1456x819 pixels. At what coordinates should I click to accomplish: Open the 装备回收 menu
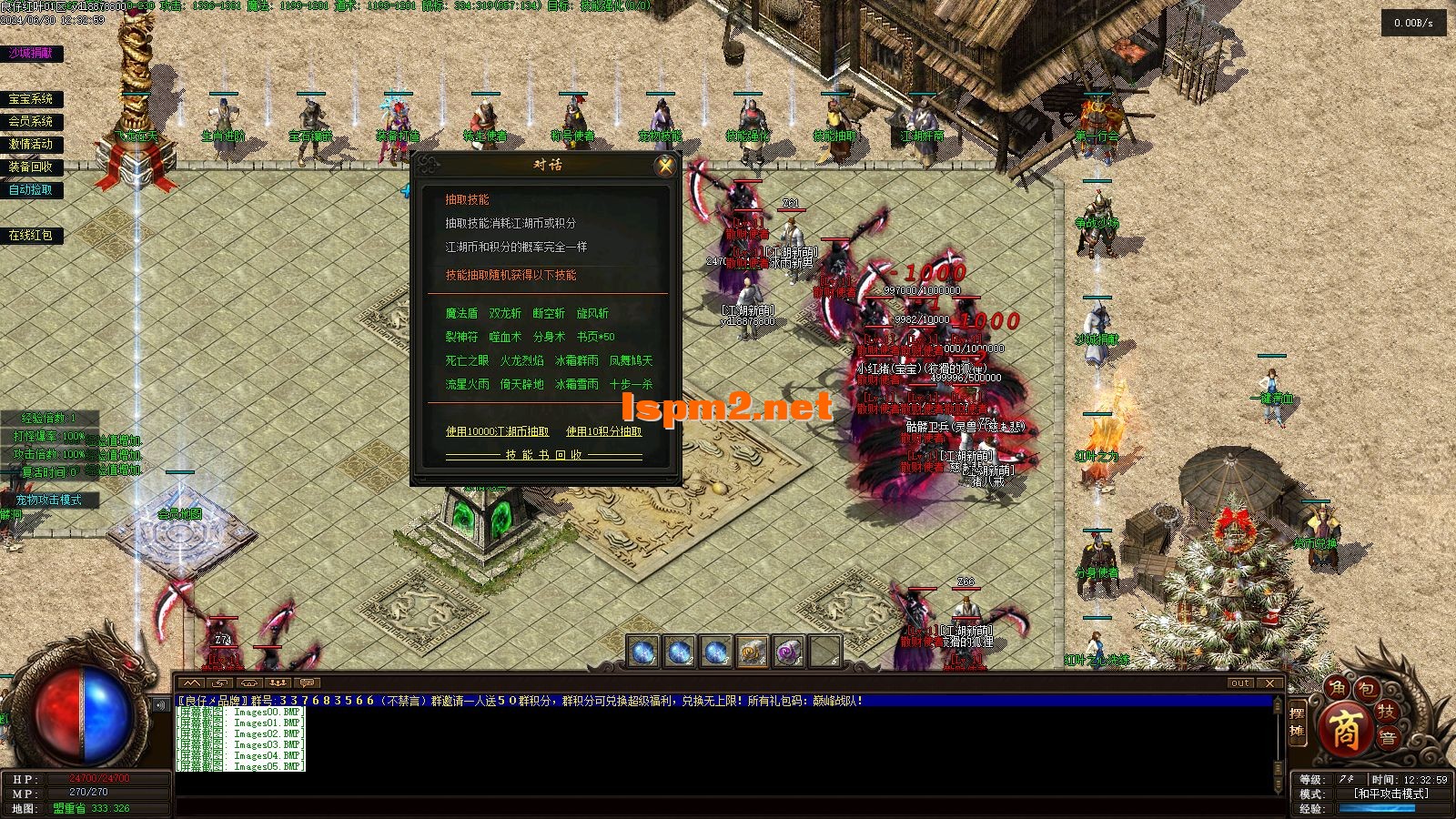tap(31, 167)
